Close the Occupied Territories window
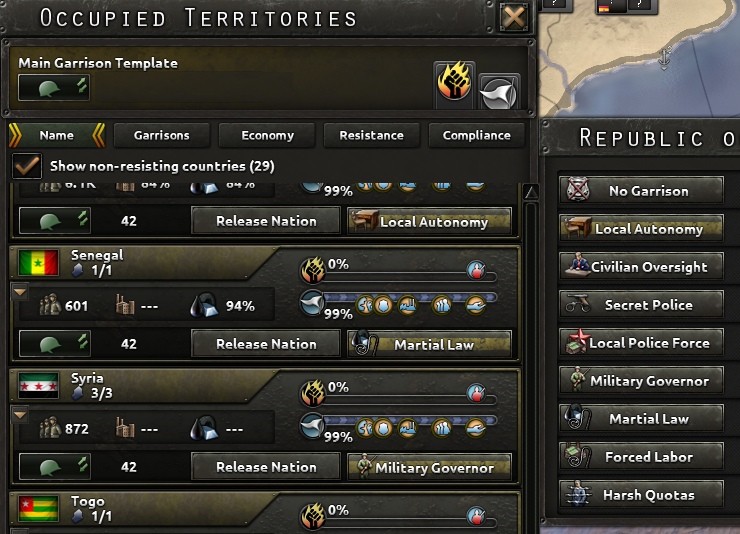 514,17
